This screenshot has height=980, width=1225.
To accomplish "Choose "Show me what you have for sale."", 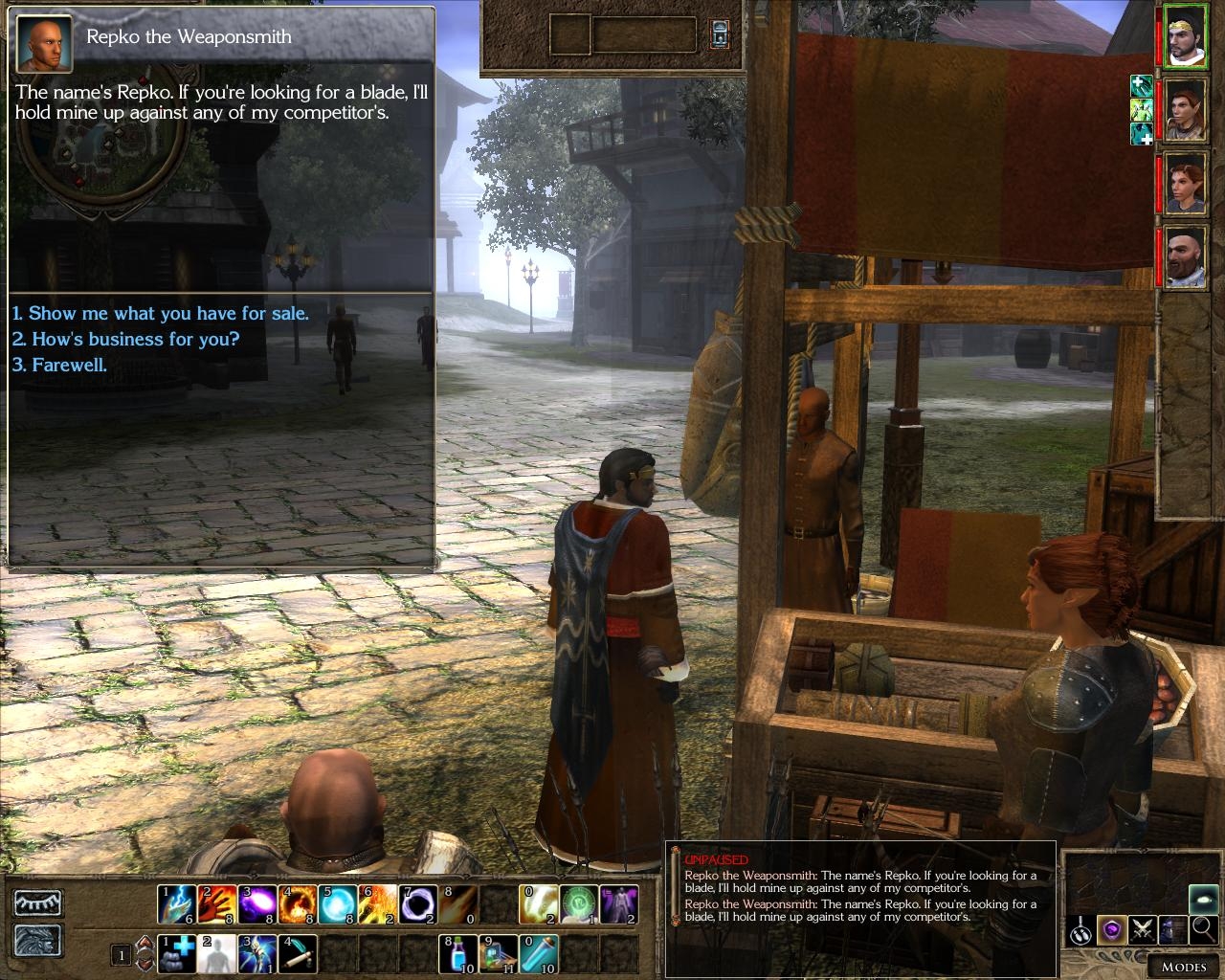I will [x=161, y=314].
